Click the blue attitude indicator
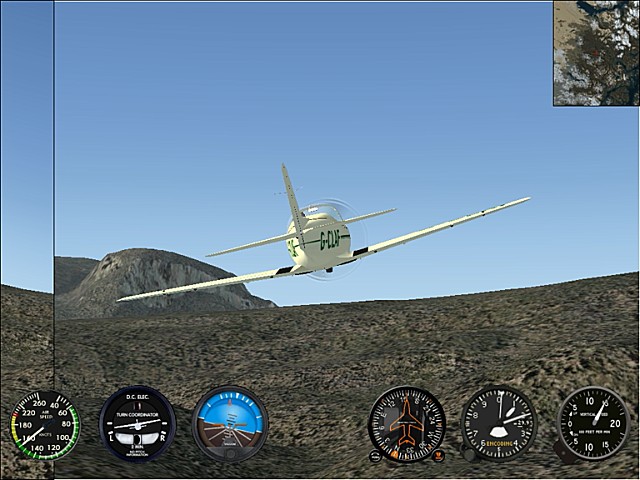Viewport: 640px width, 480px height. point(230,423)
